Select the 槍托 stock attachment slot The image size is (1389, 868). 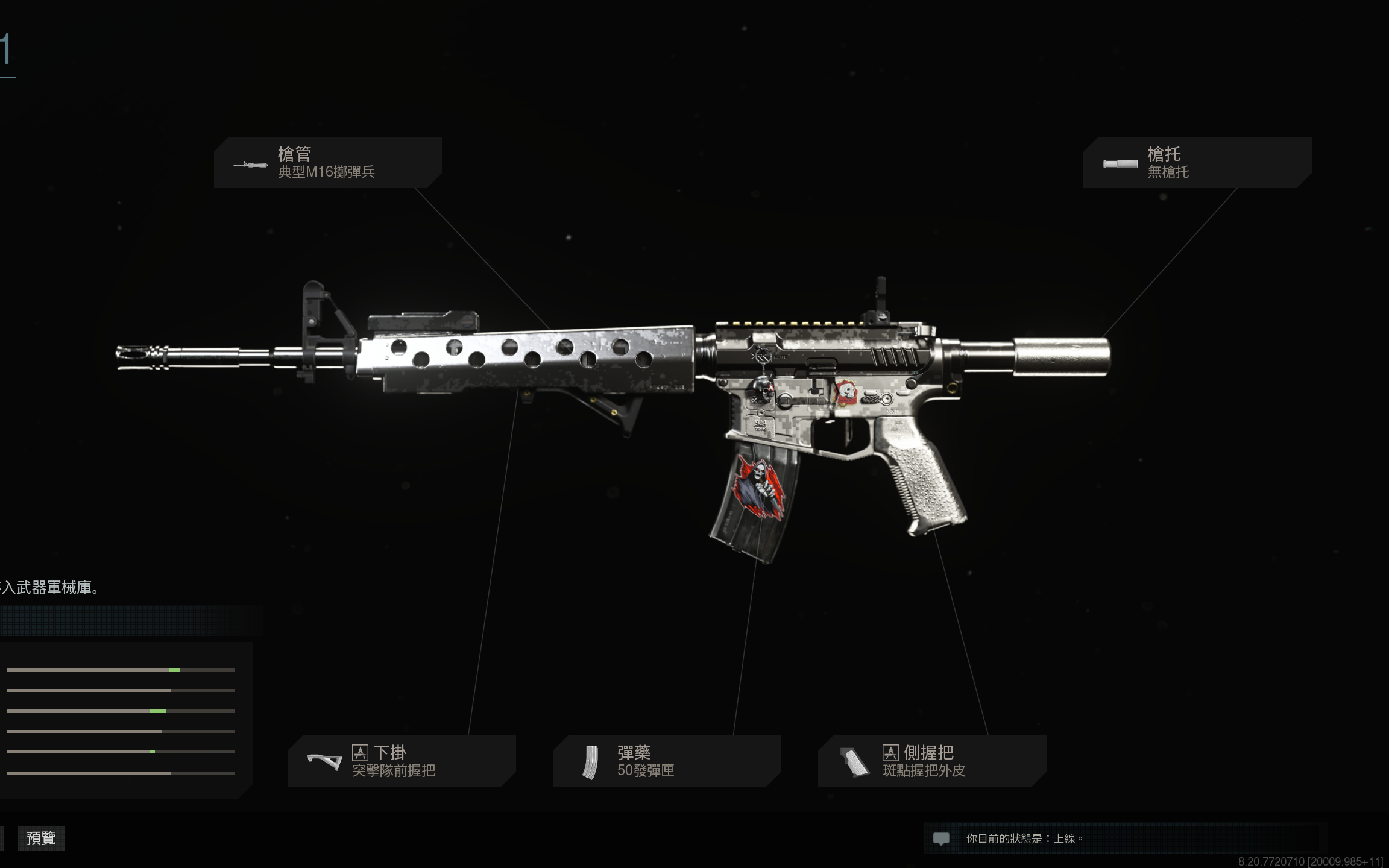1197,163
